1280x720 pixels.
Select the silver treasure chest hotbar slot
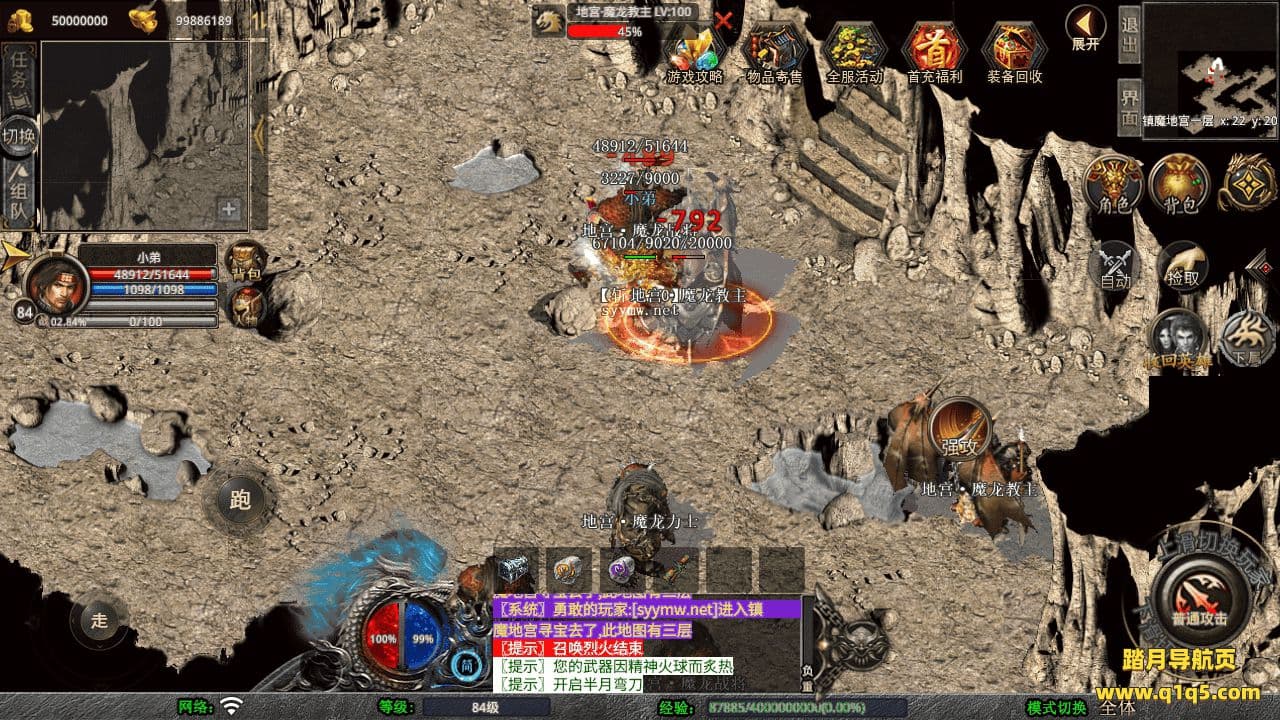click(x=516, y=569)
